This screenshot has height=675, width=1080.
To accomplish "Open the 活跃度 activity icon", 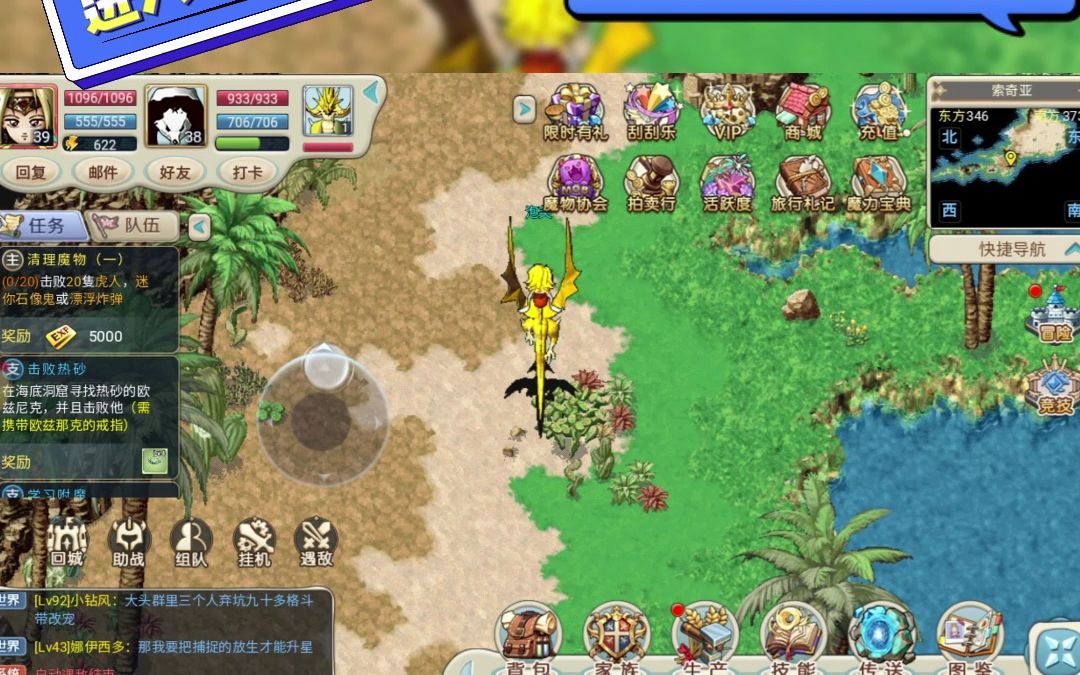I will [727, 184].
